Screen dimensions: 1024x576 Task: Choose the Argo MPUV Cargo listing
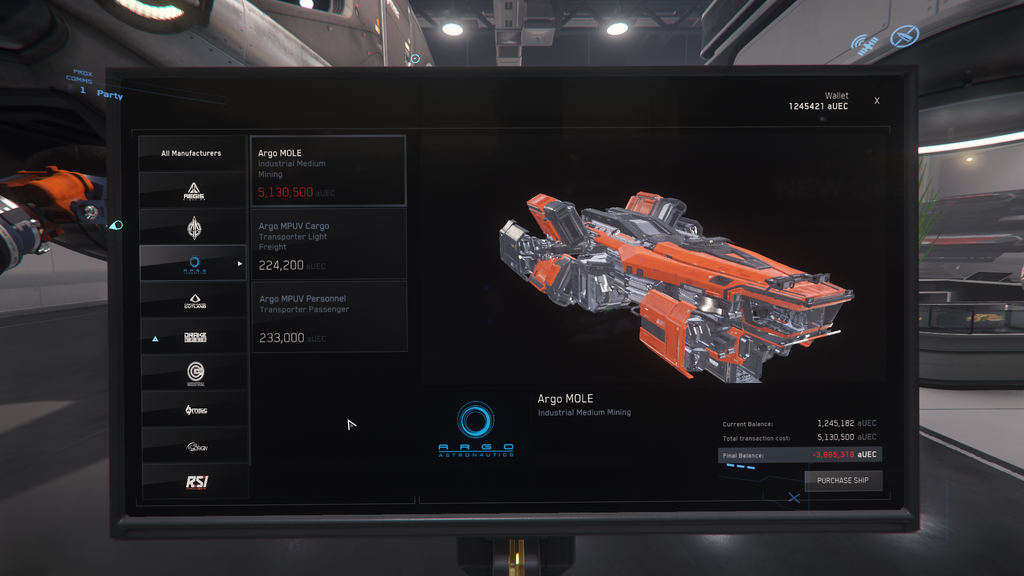click(x=328, y=244)
